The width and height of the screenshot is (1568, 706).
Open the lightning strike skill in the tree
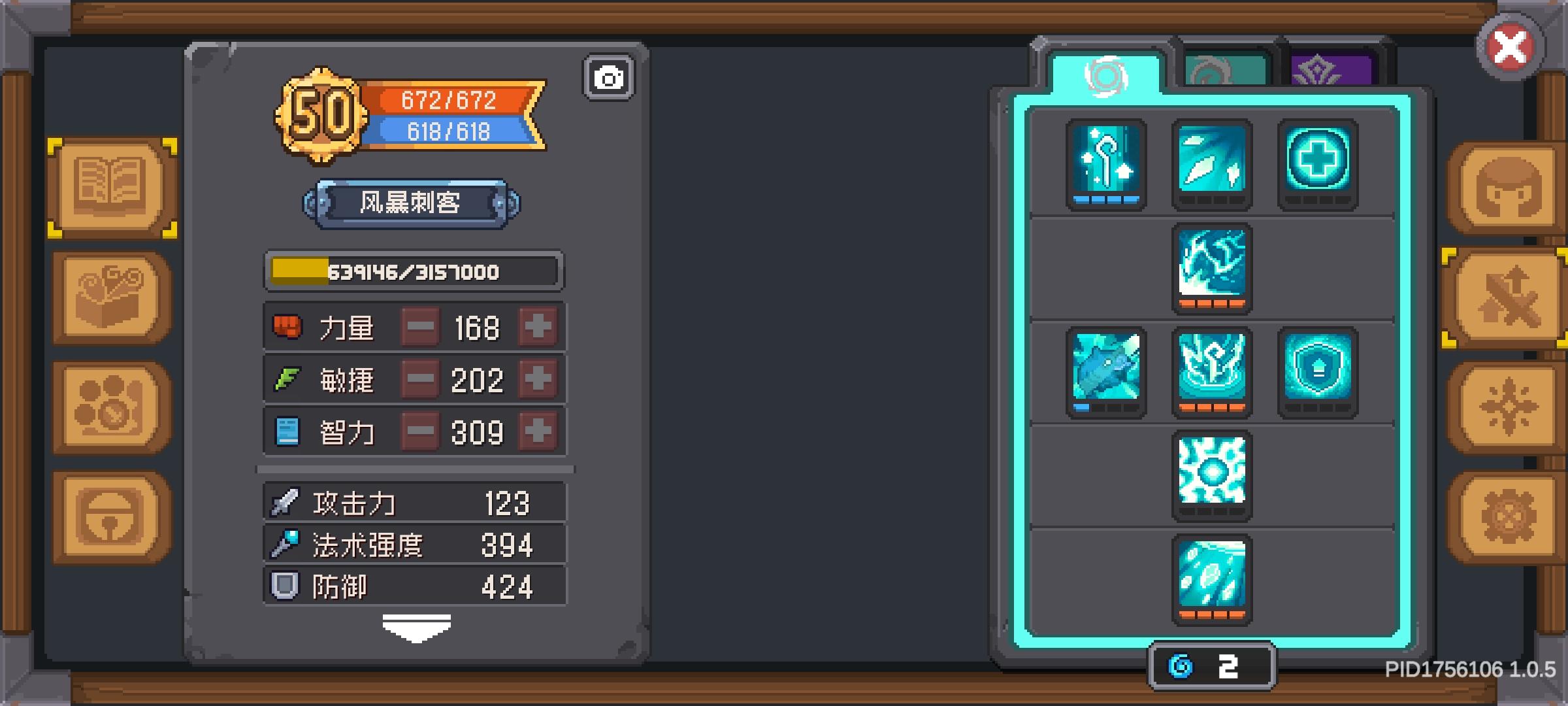point(1213,268)
